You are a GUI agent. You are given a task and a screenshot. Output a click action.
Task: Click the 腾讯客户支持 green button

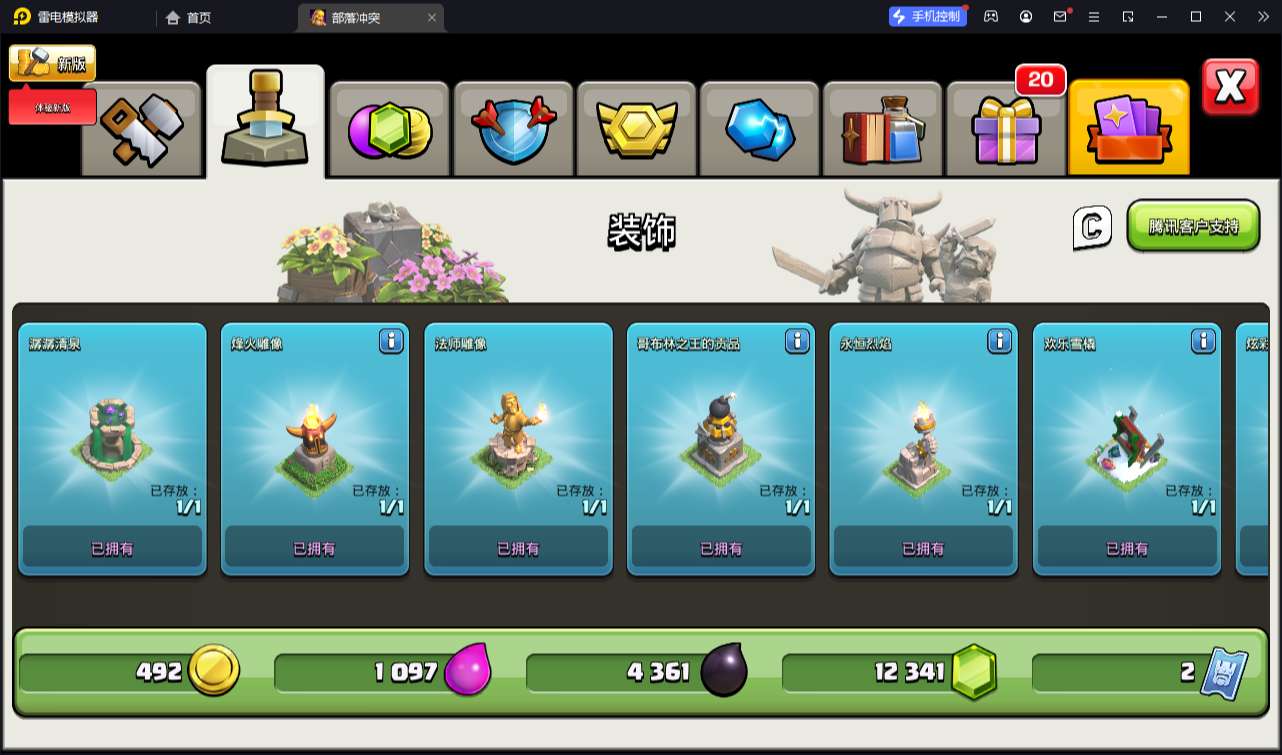point(1193,226)
